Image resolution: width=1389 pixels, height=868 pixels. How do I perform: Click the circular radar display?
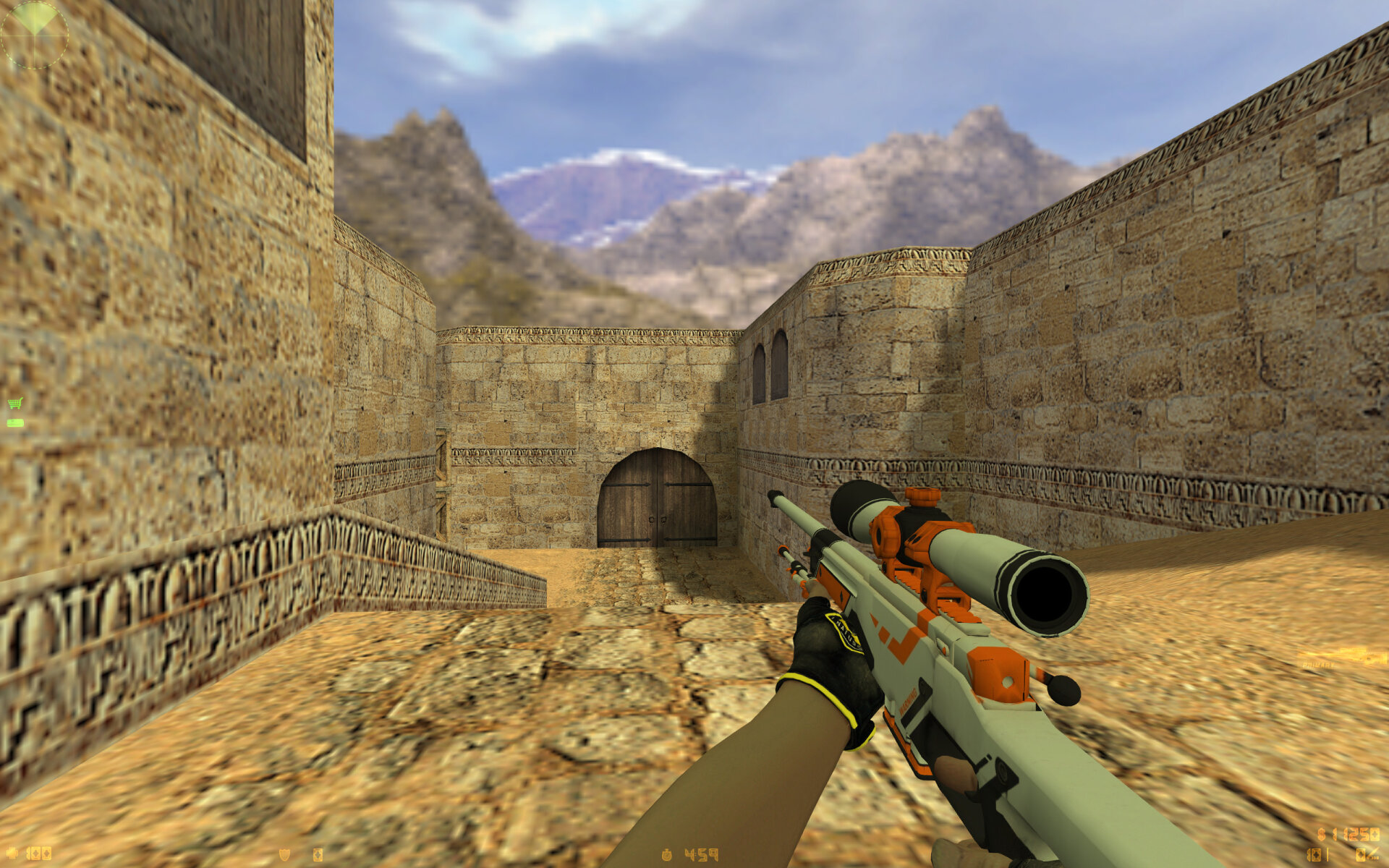pos(34,34)
